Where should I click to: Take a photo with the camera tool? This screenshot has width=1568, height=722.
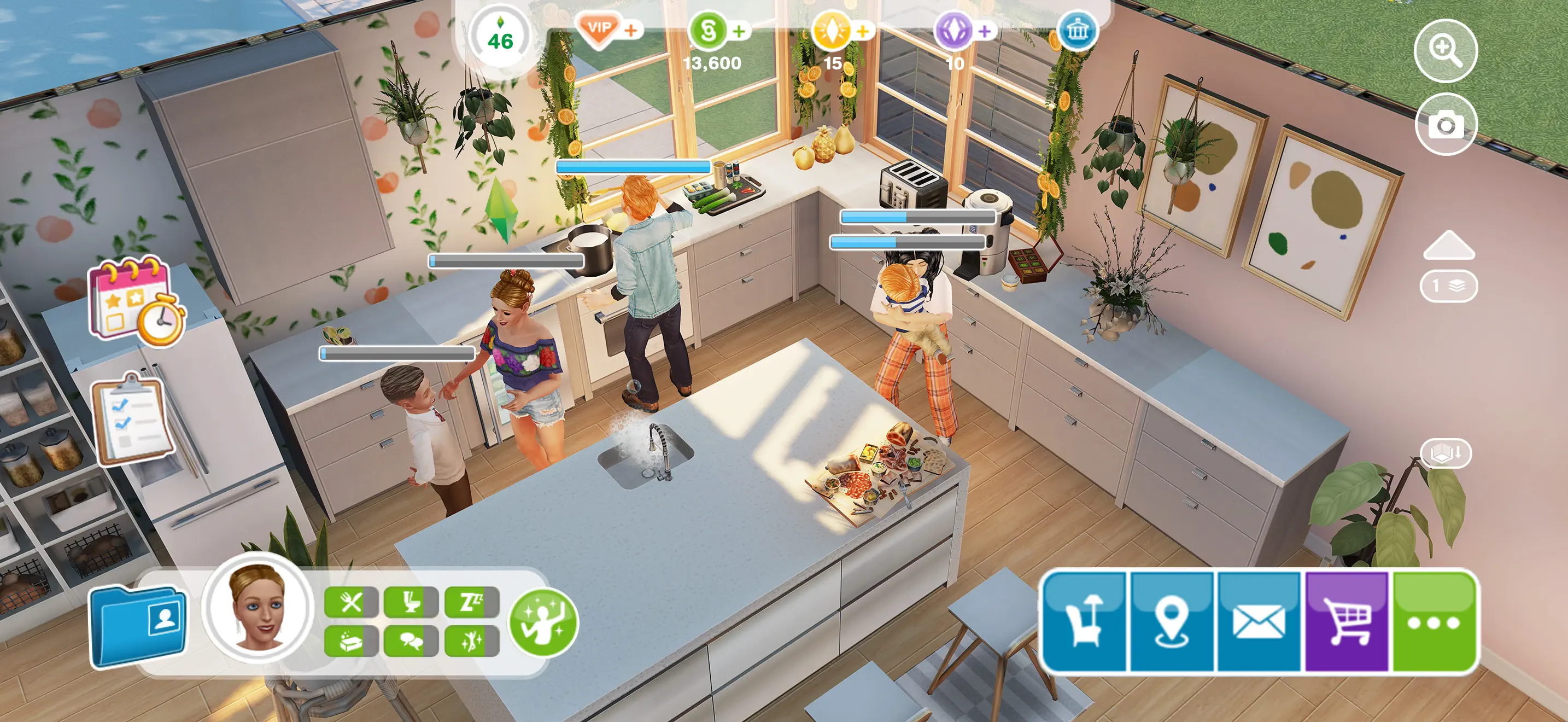coord(1447,124)
